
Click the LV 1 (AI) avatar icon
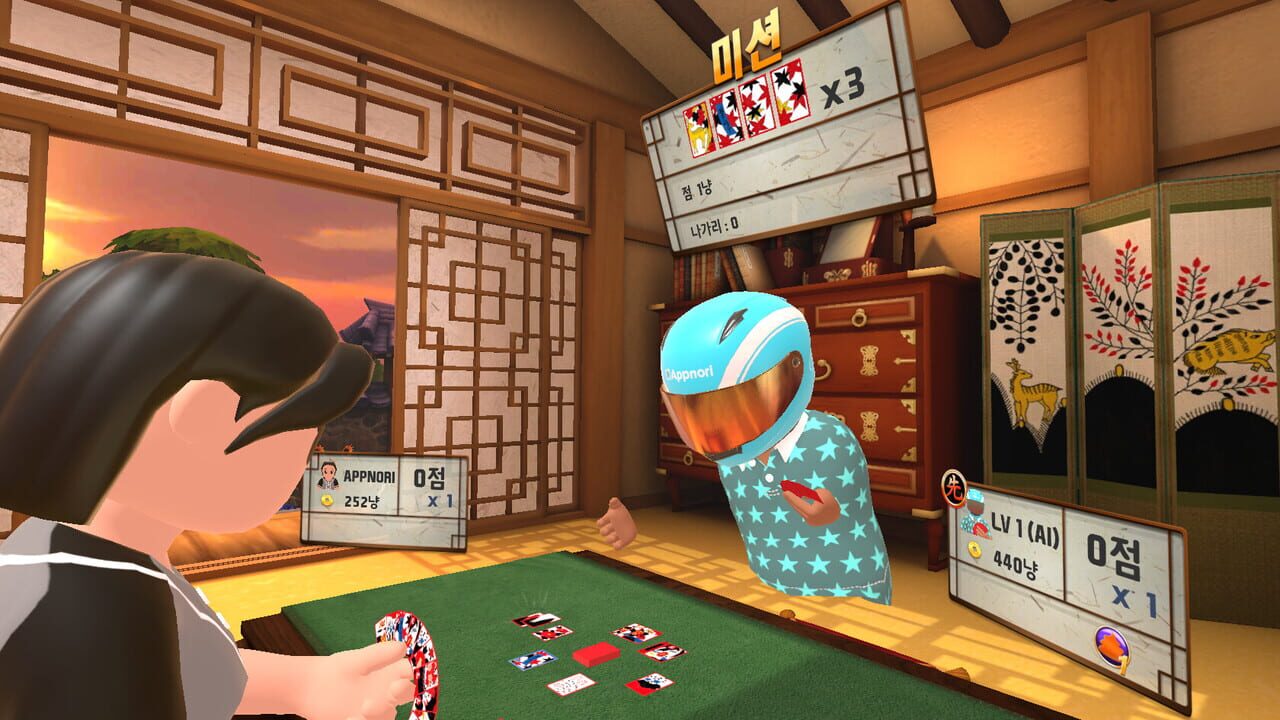pyautogui.click(x=975, y=513)
